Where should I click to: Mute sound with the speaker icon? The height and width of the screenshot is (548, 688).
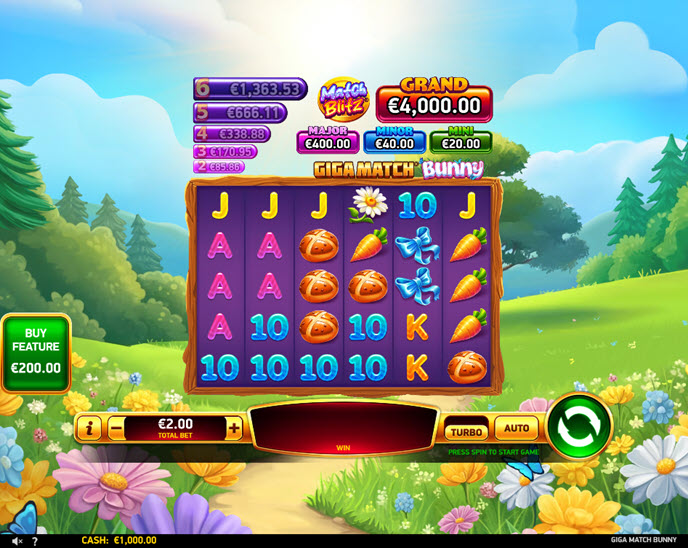point(16,541)
